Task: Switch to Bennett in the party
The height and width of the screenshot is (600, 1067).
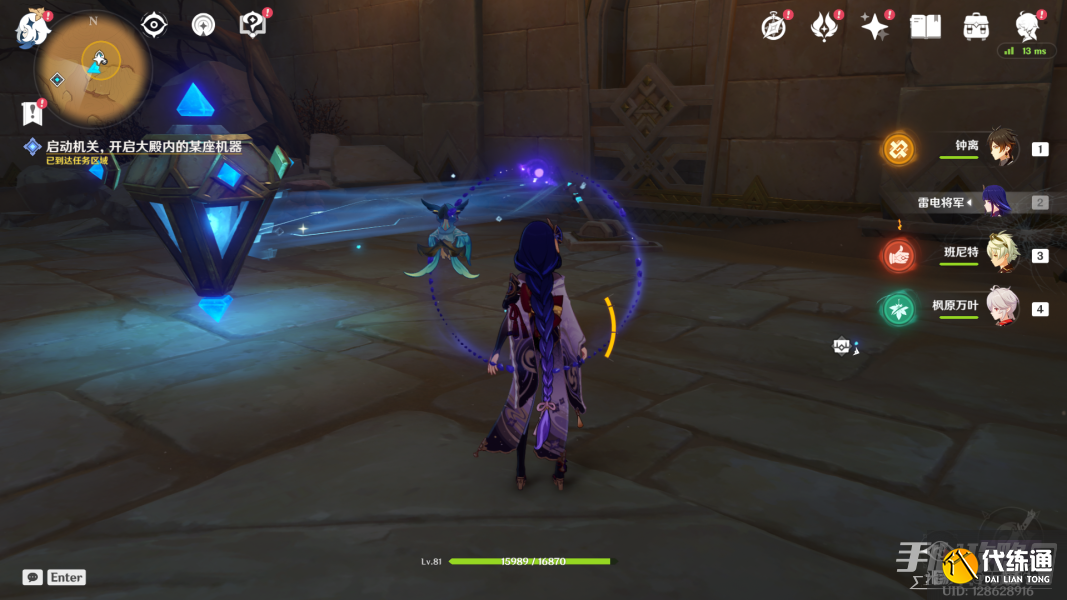Action: click(1002, 254)
